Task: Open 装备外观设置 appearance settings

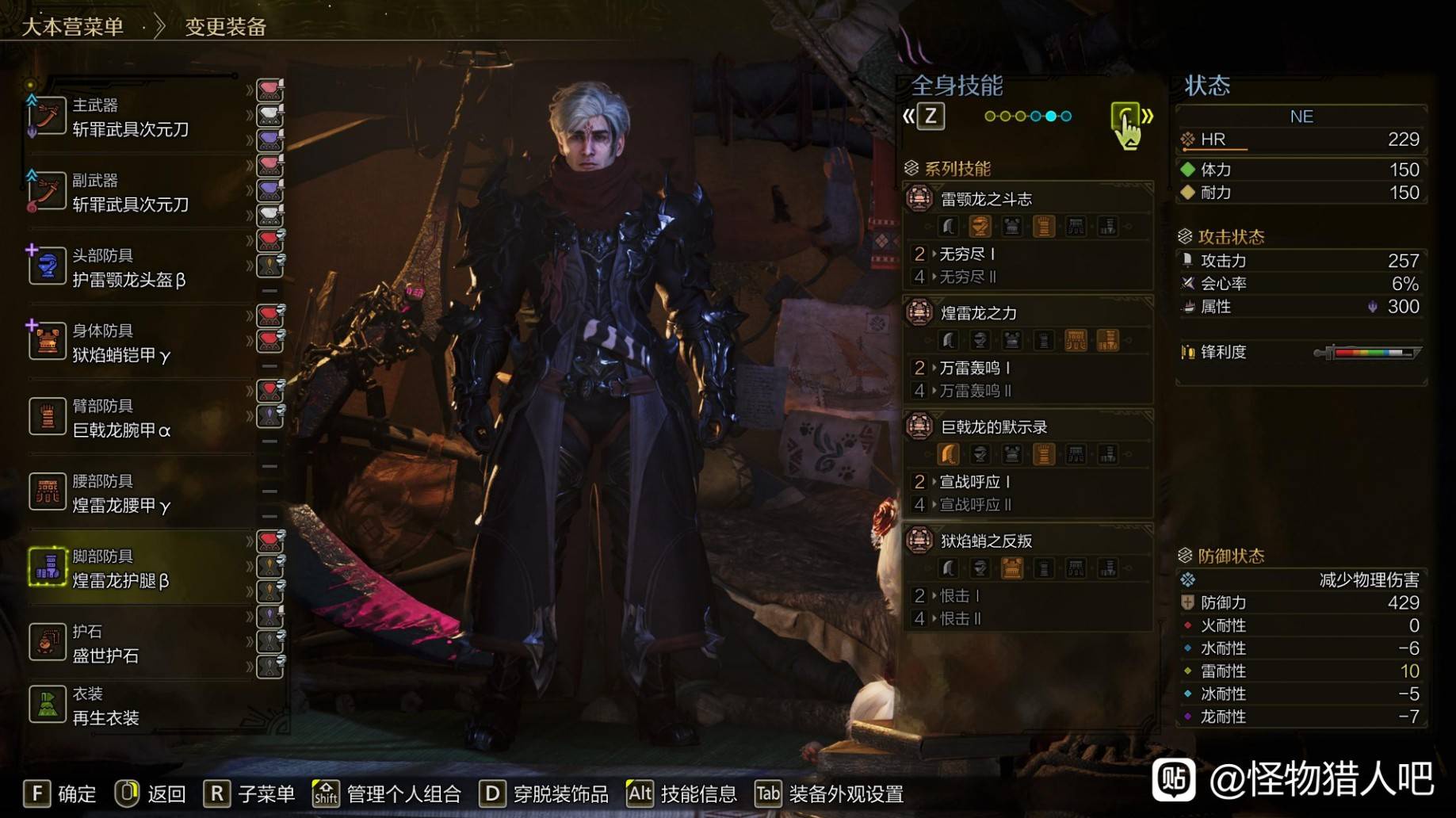Action: pos(828,793)
